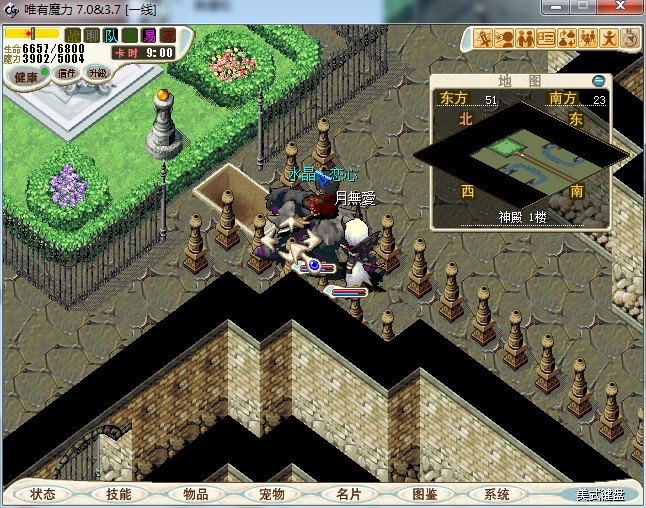646x508 pixels.
Task: Open the 名片 name card menu
Action: pos(348,494)
